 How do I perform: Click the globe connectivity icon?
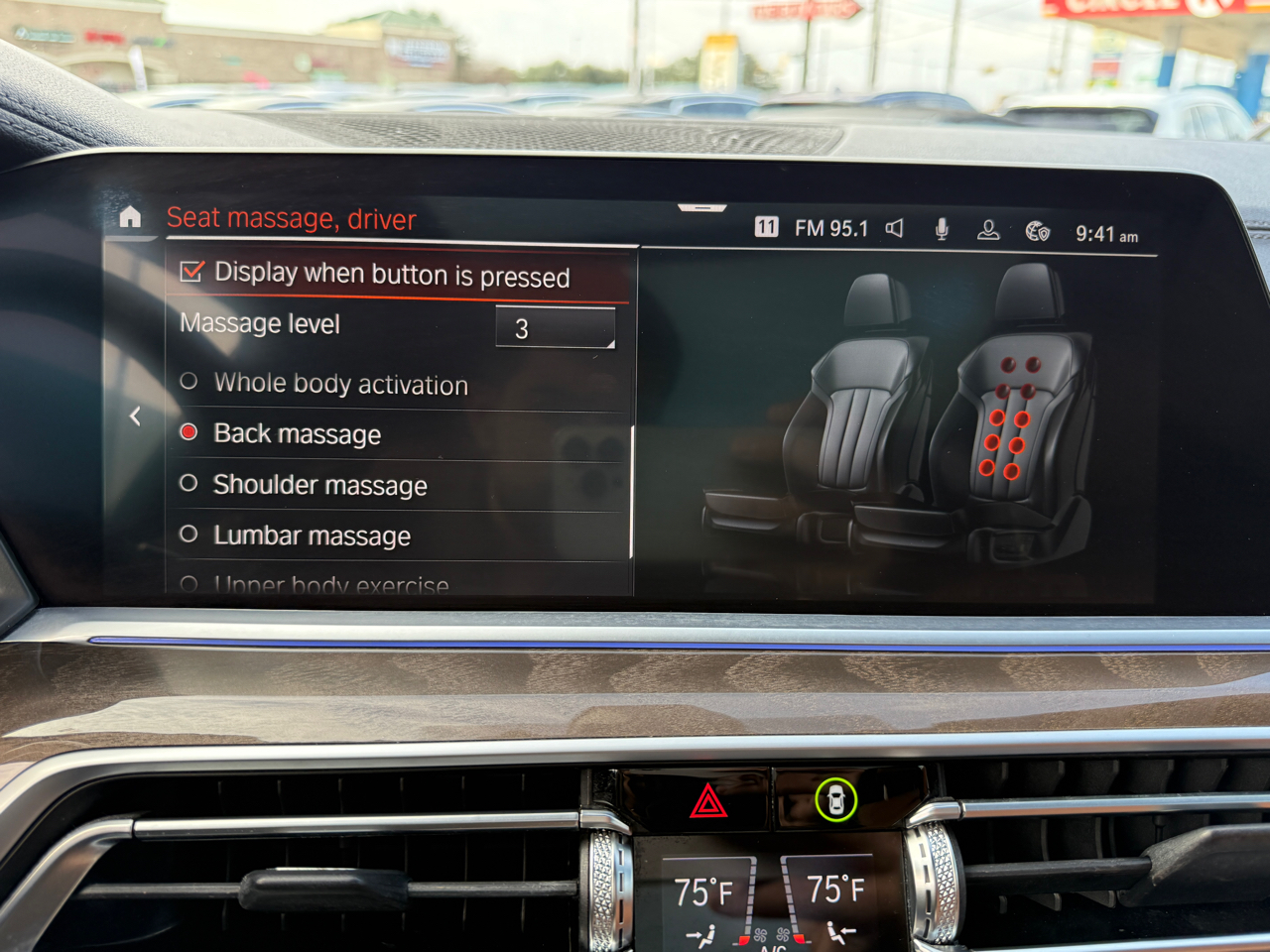coord(1037,232)
